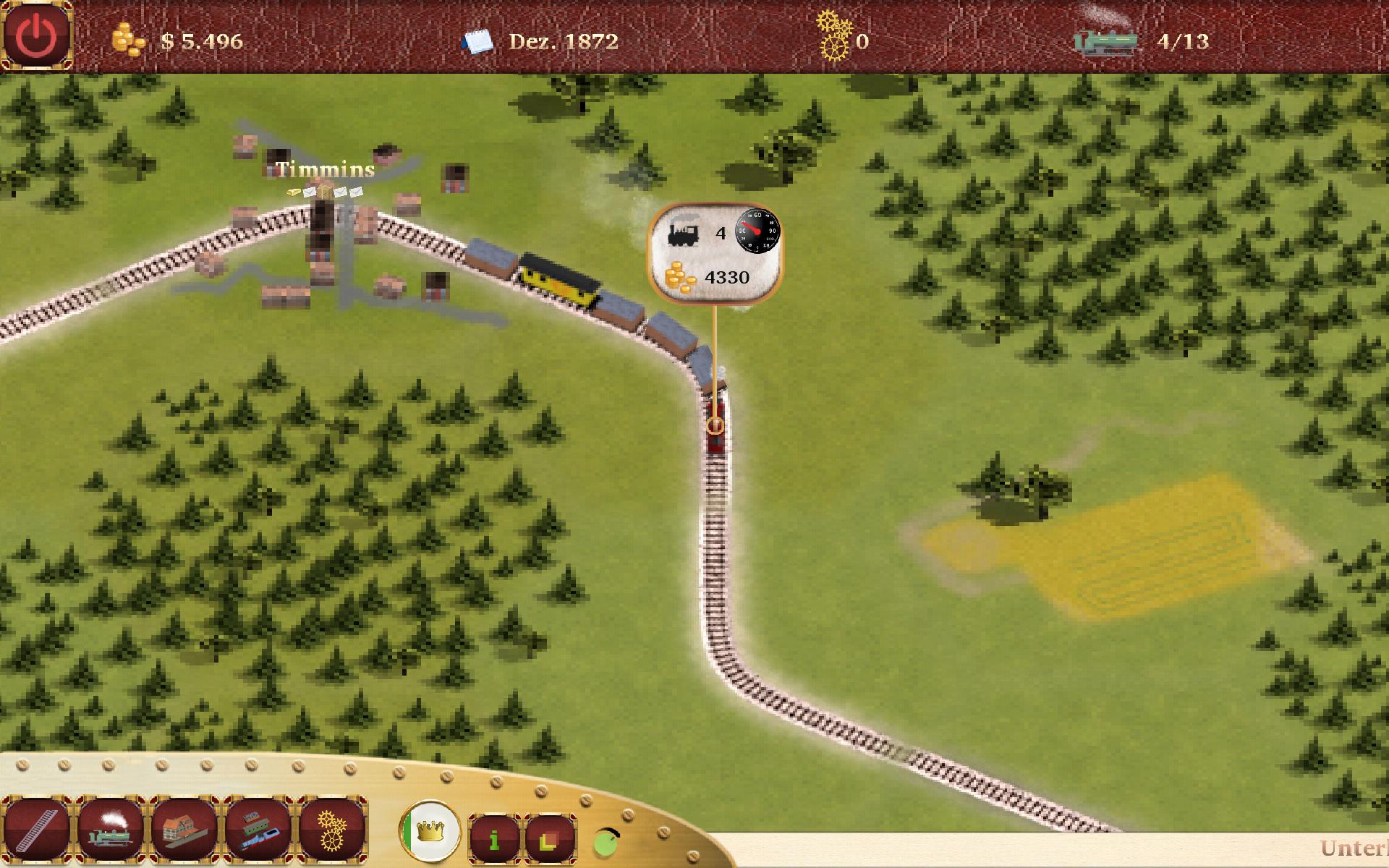Open the steam locomotive menu

pyautogui.click(x=111, y=830)
